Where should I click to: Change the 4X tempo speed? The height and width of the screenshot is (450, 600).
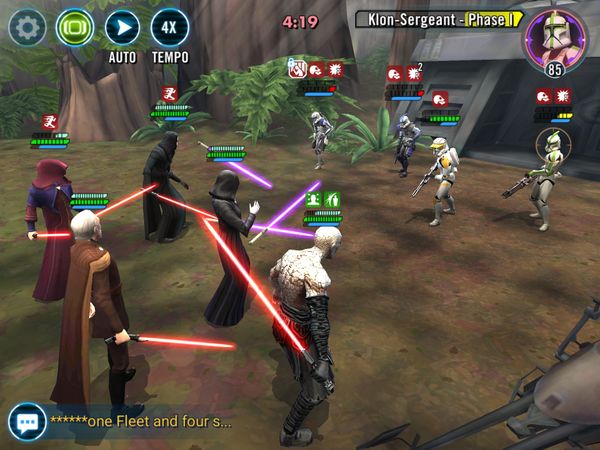170,27
